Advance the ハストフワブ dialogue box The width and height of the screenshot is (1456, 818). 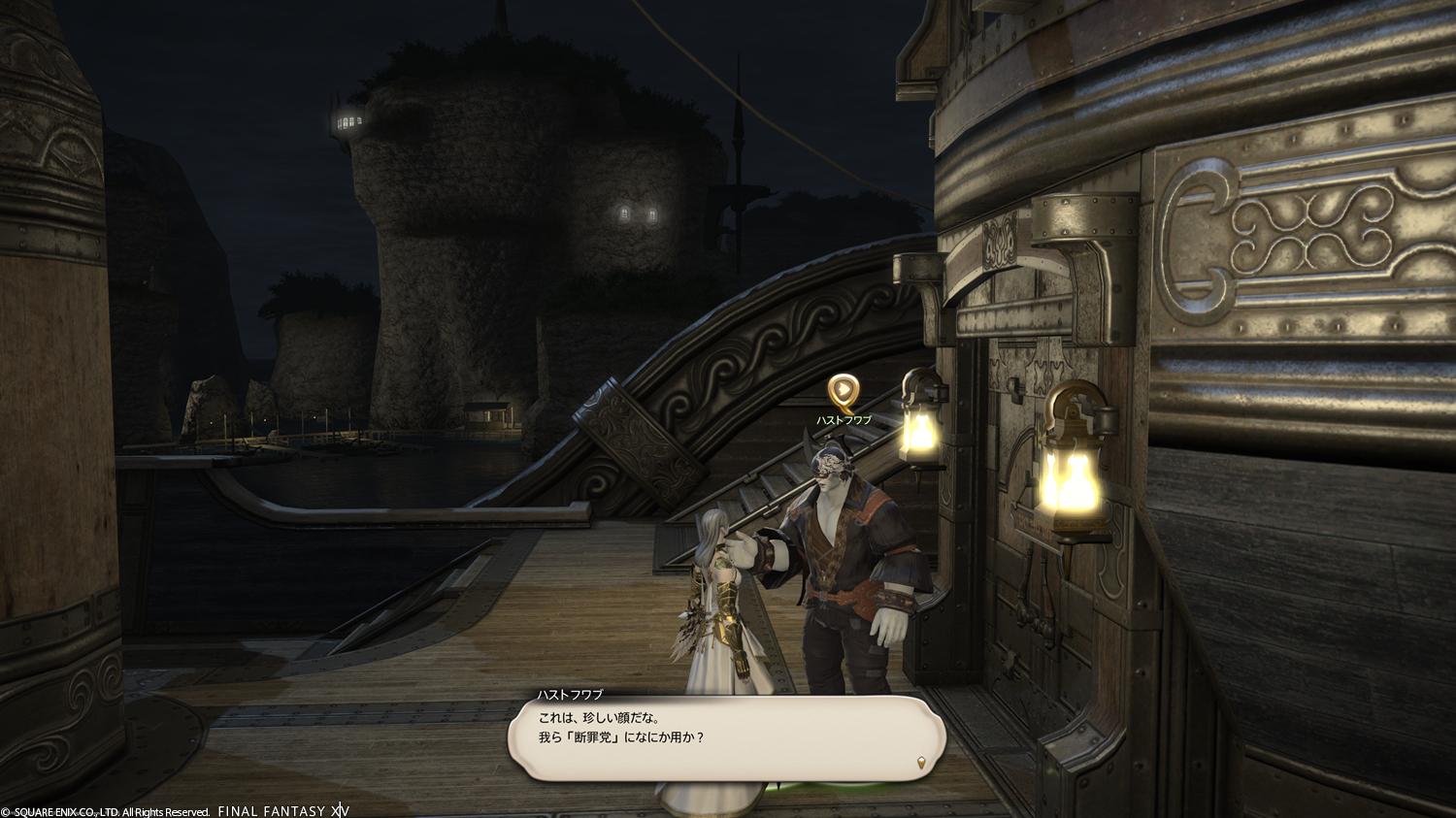(724, 737)
